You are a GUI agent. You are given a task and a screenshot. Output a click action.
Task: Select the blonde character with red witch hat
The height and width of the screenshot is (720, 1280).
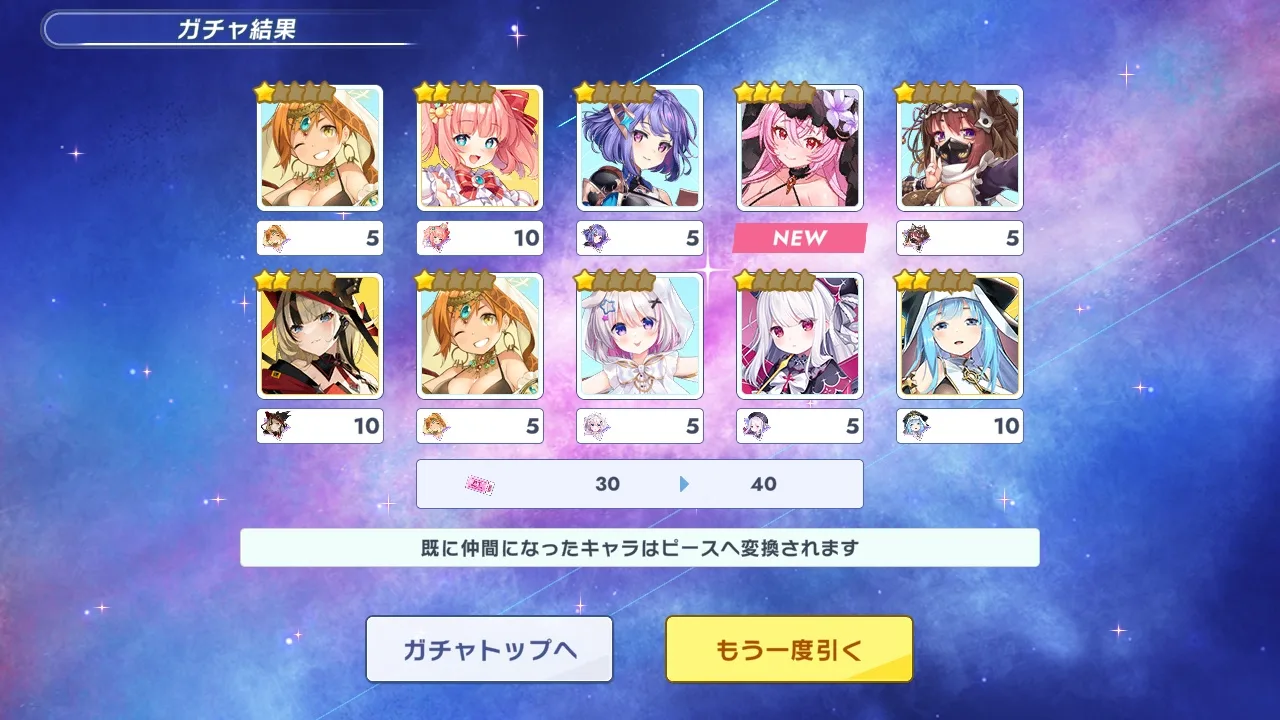click(320, 336)
